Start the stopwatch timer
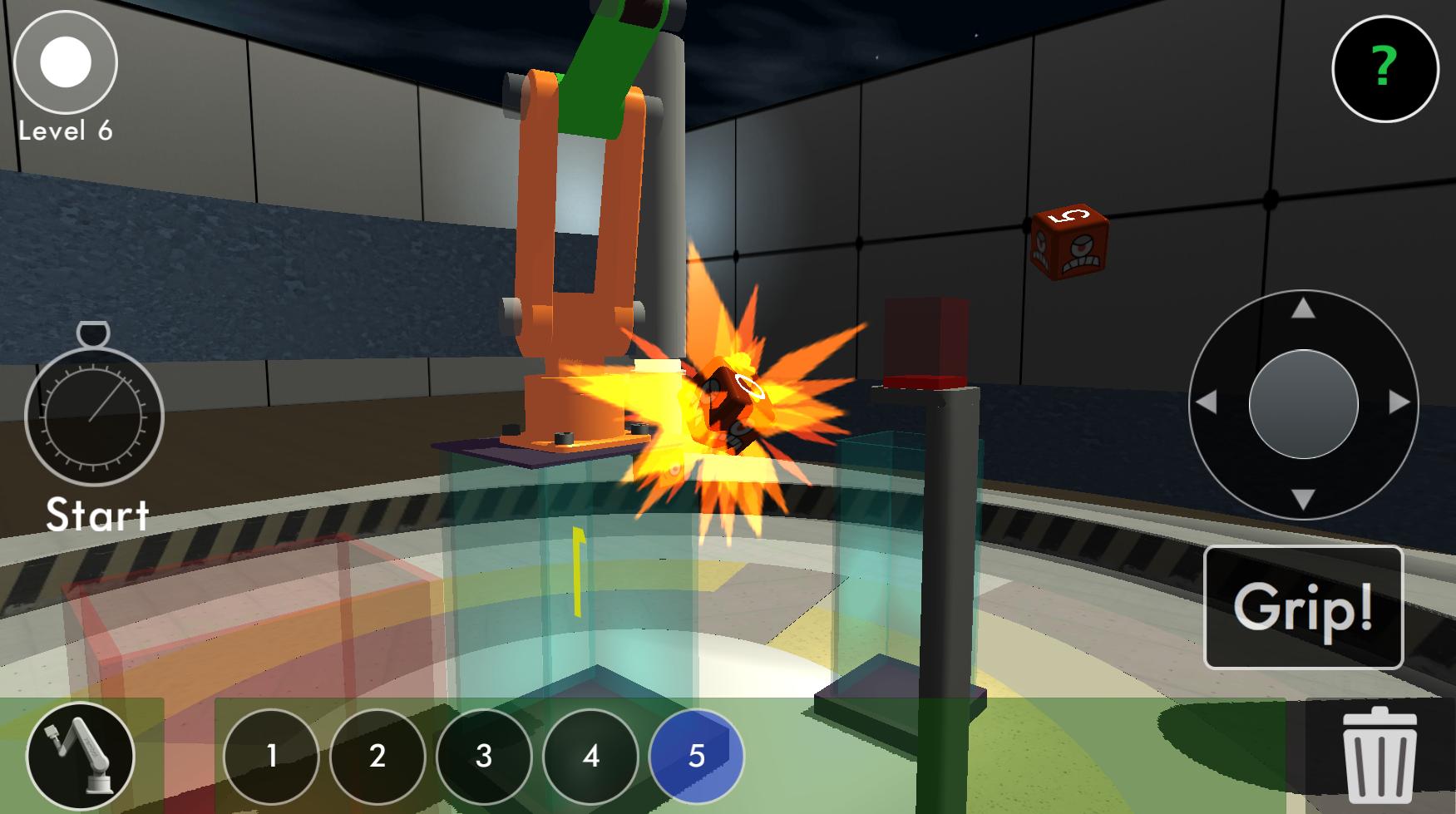The width and height of the screenshot is (1456, 814). (94, 414)
